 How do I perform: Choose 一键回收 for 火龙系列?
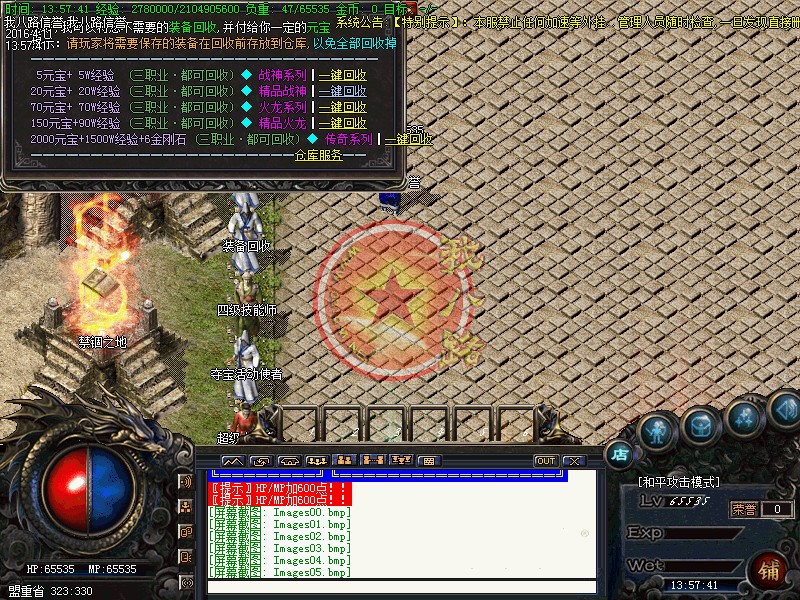pos(343,107)
